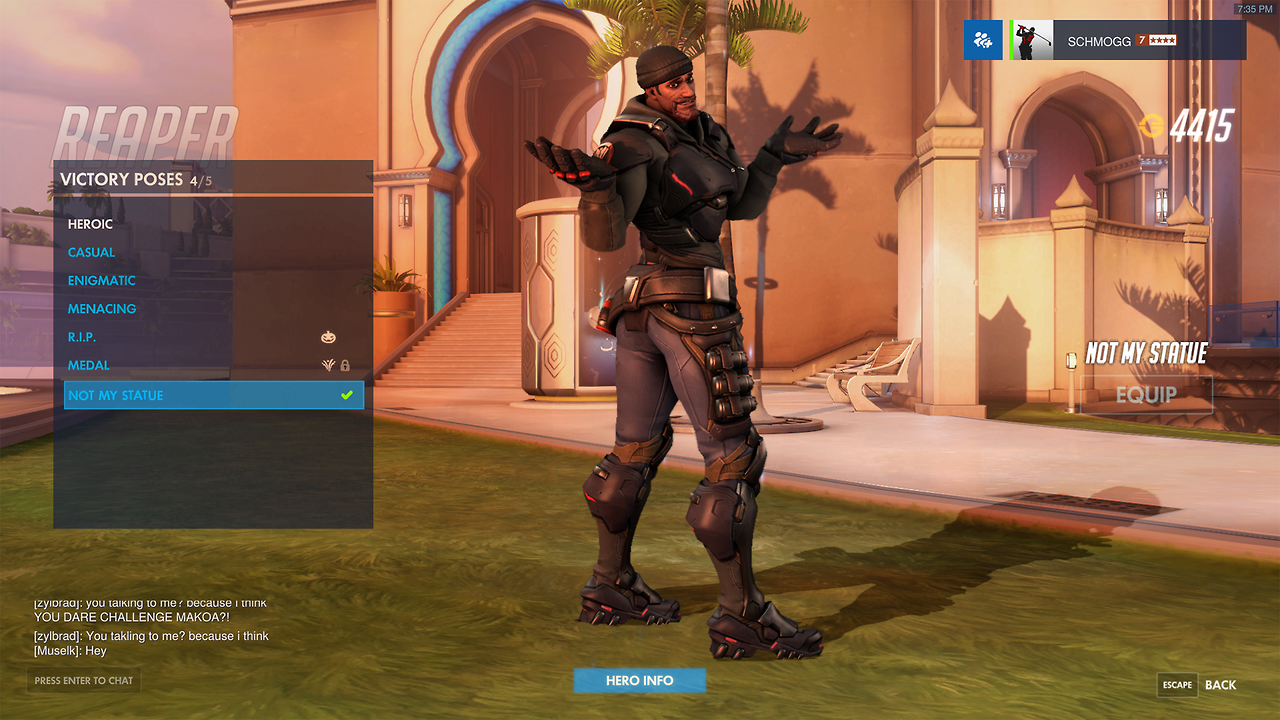Click the lock icon on the Medal pose
This screenshot has width=1280, height=720.
click(344, 365)
